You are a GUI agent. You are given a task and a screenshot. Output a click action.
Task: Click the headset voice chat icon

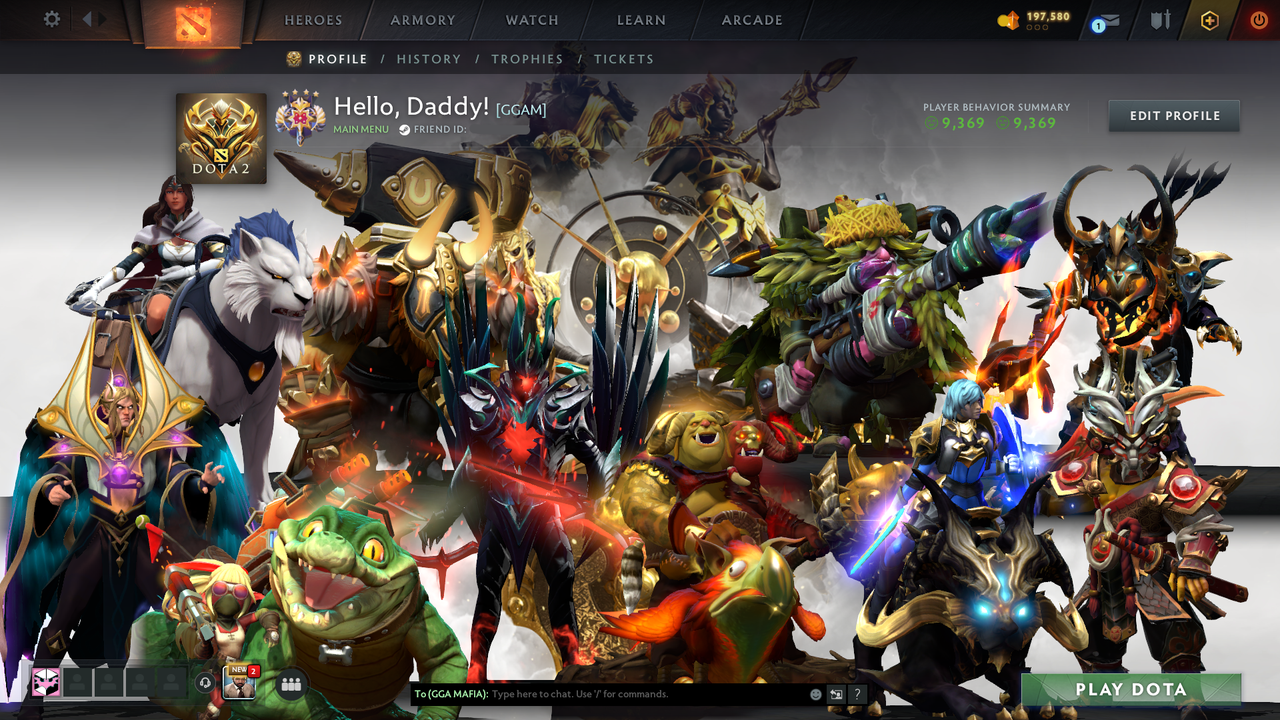click(x=204, y=684)
